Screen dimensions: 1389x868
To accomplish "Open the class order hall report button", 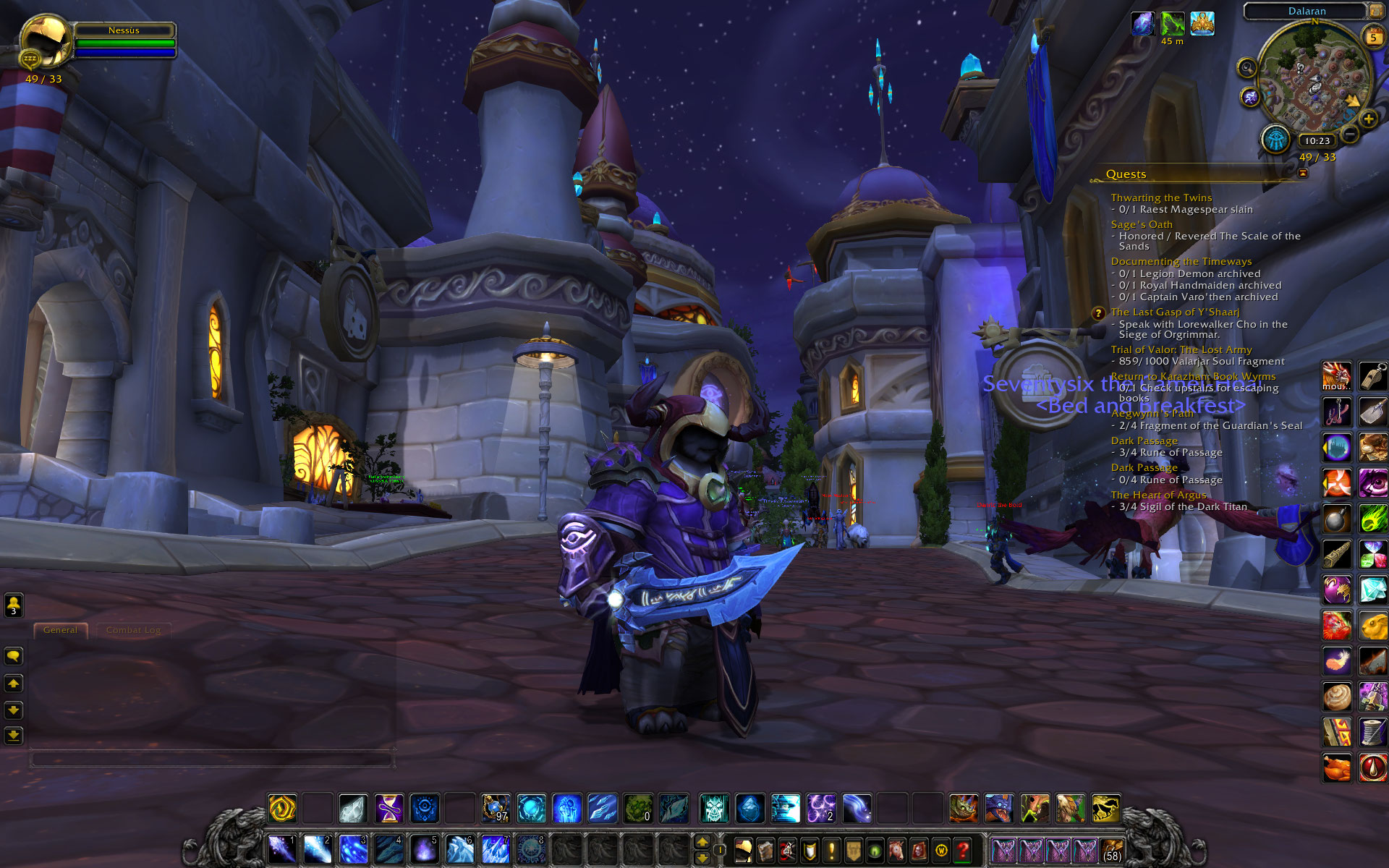I will [1275, 138].
